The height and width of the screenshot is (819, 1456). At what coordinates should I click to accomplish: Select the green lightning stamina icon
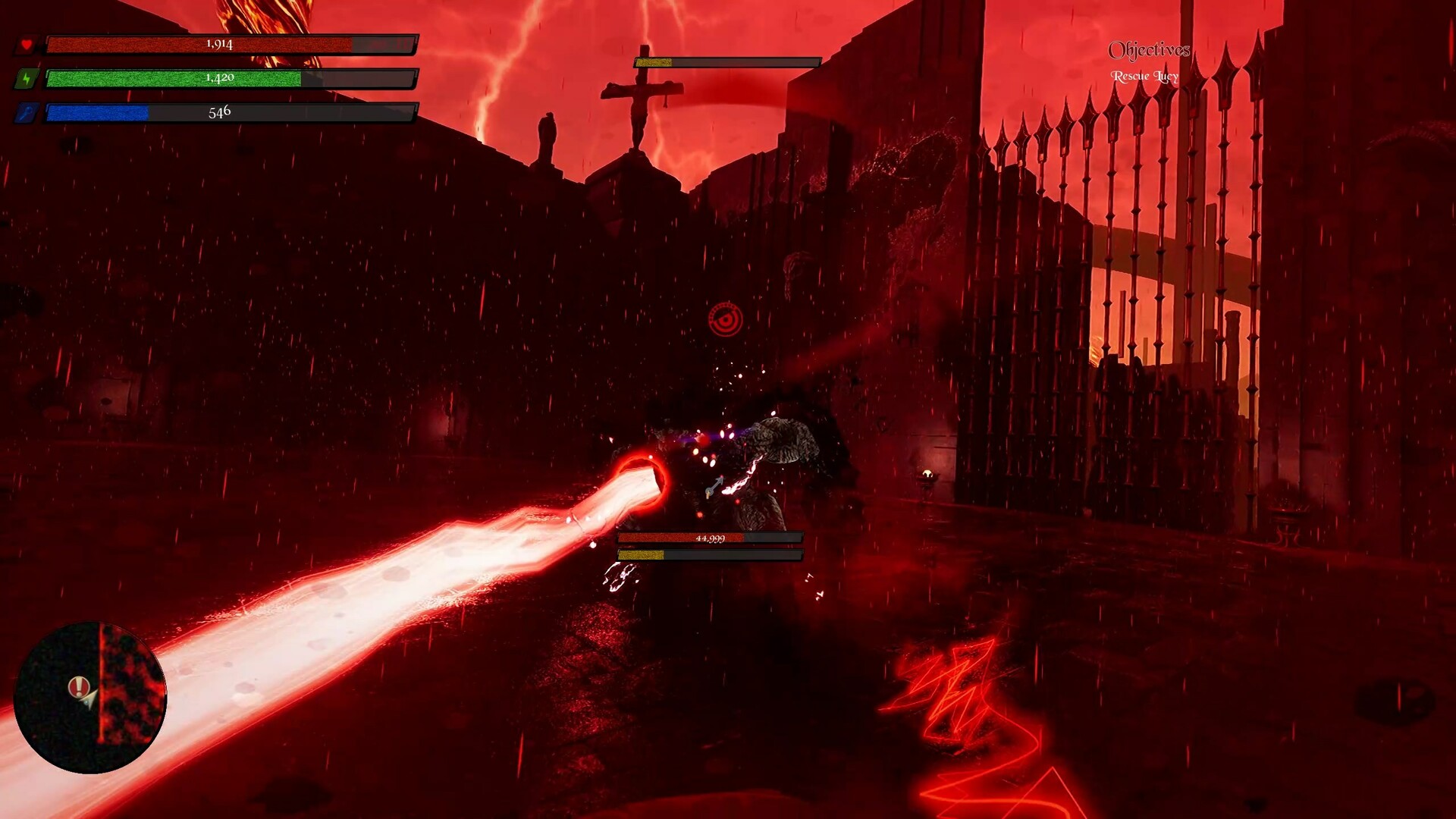pyautogui.click(x=28, y=77)
